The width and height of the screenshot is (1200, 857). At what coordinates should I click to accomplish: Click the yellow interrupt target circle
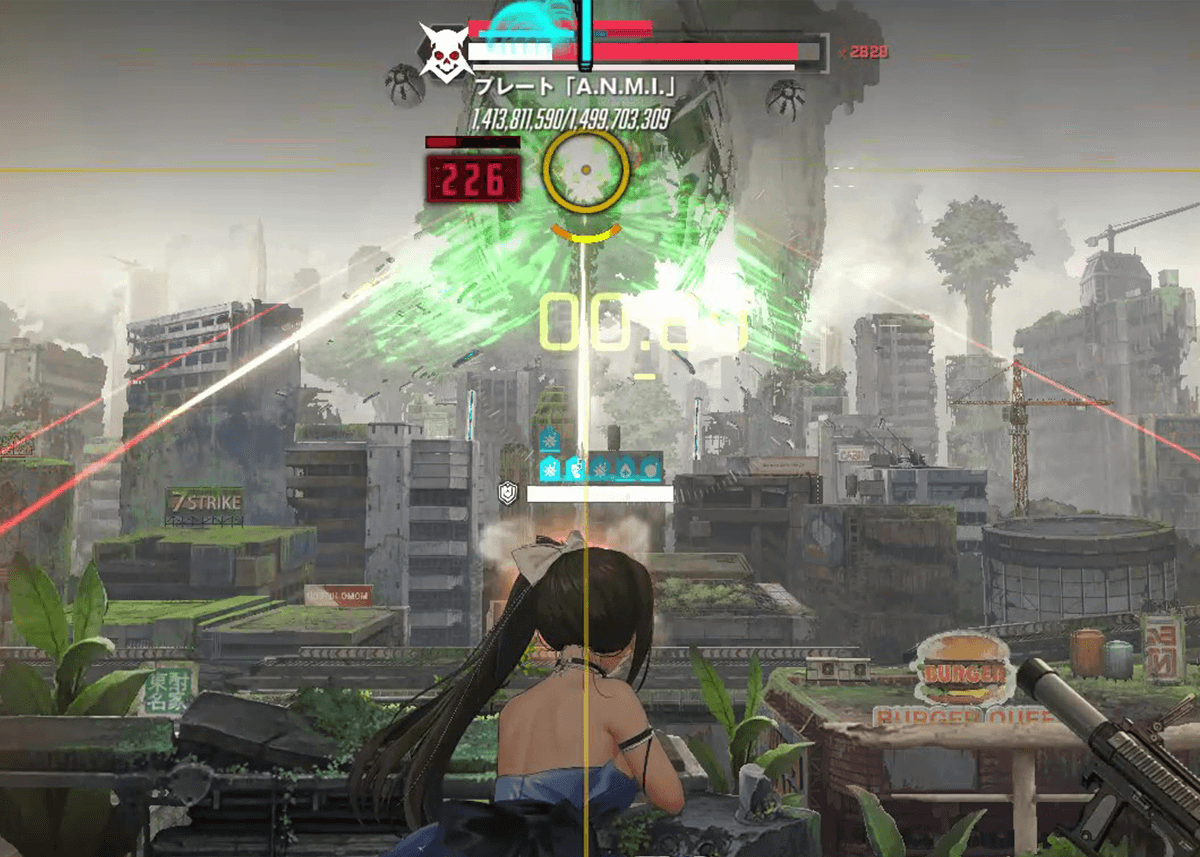point(586,172)
